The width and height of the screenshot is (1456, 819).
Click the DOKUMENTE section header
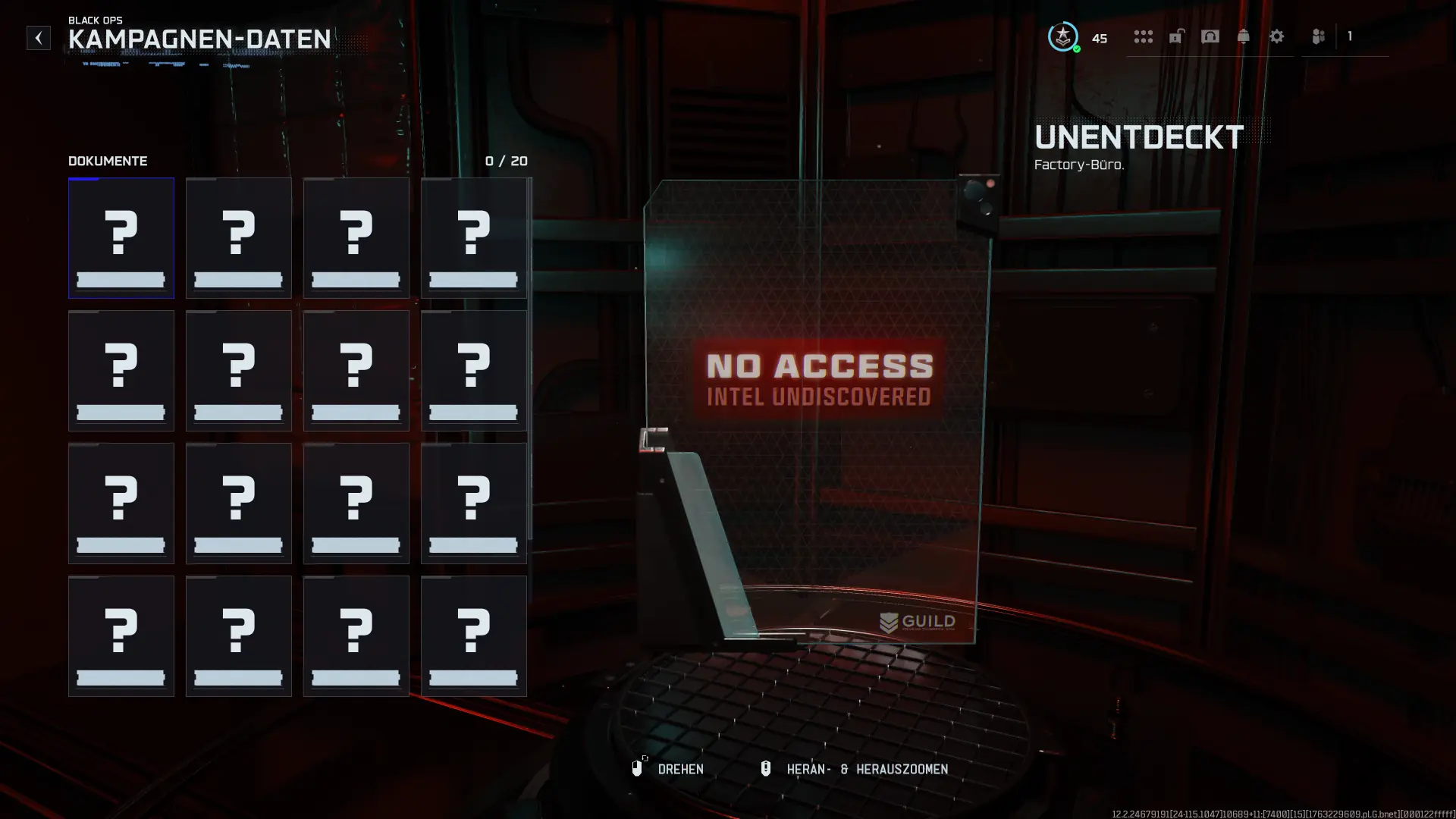107,161
